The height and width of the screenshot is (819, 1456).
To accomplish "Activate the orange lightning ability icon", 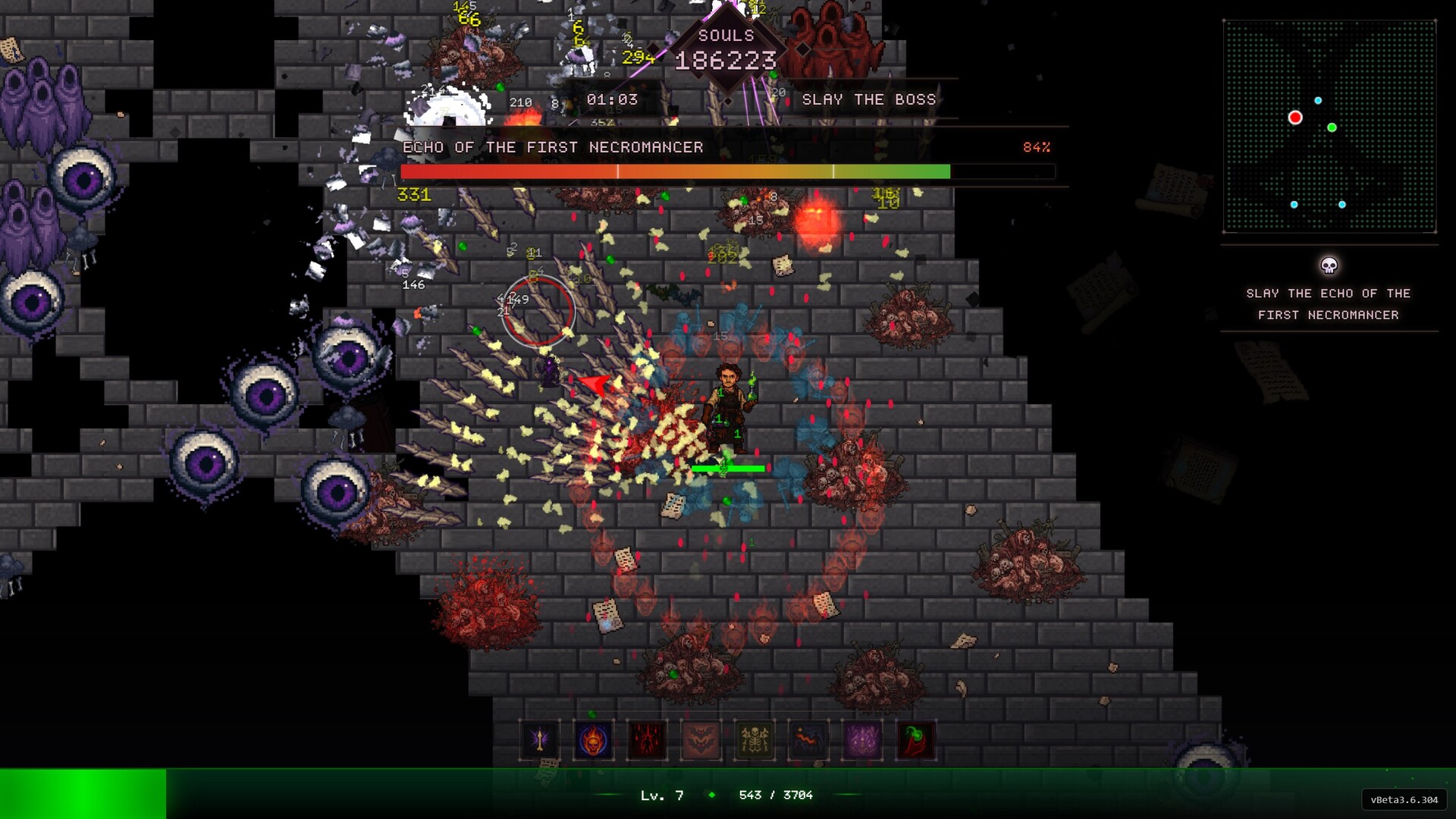I will point(808,740).
